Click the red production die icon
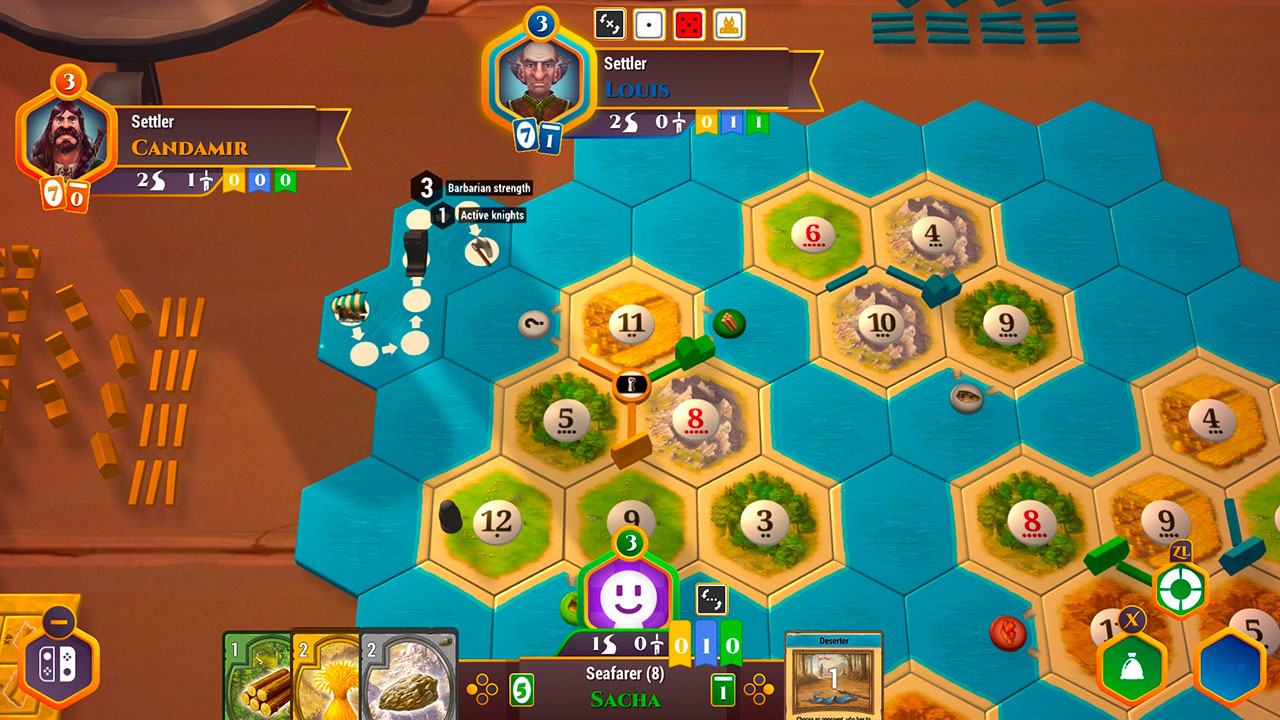The image size is (1280, 720). point(690,22)
